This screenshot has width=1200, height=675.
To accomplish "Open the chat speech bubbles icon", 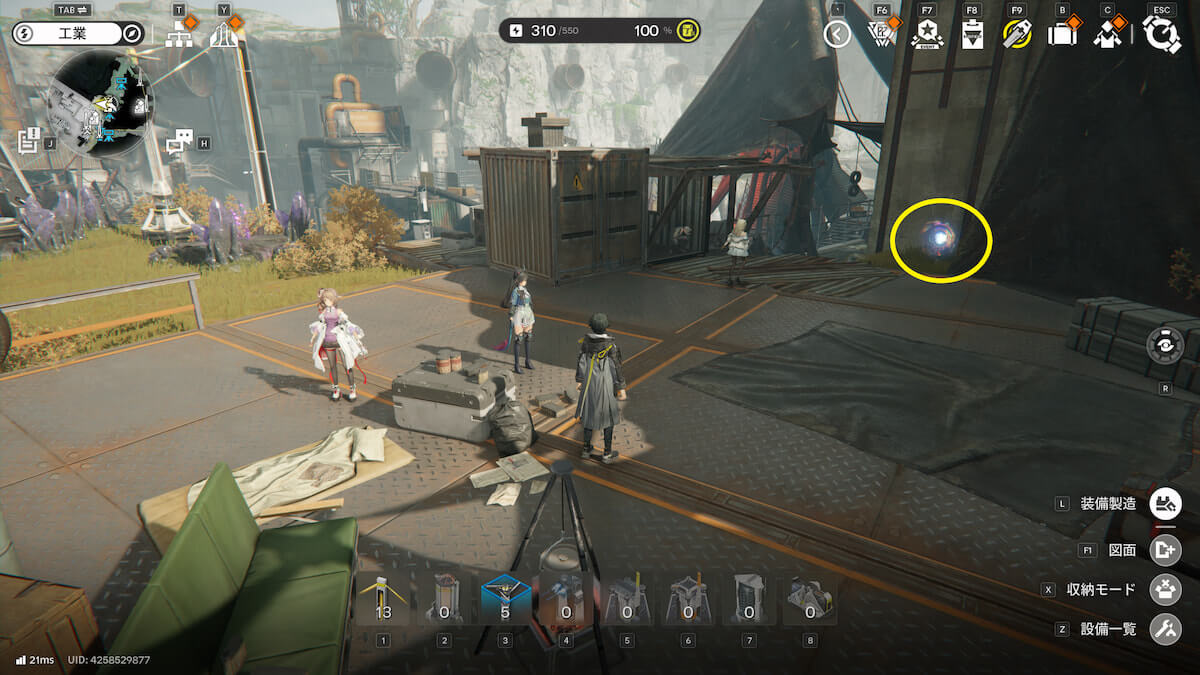I will pyautogui.click(x=179, y=143).
